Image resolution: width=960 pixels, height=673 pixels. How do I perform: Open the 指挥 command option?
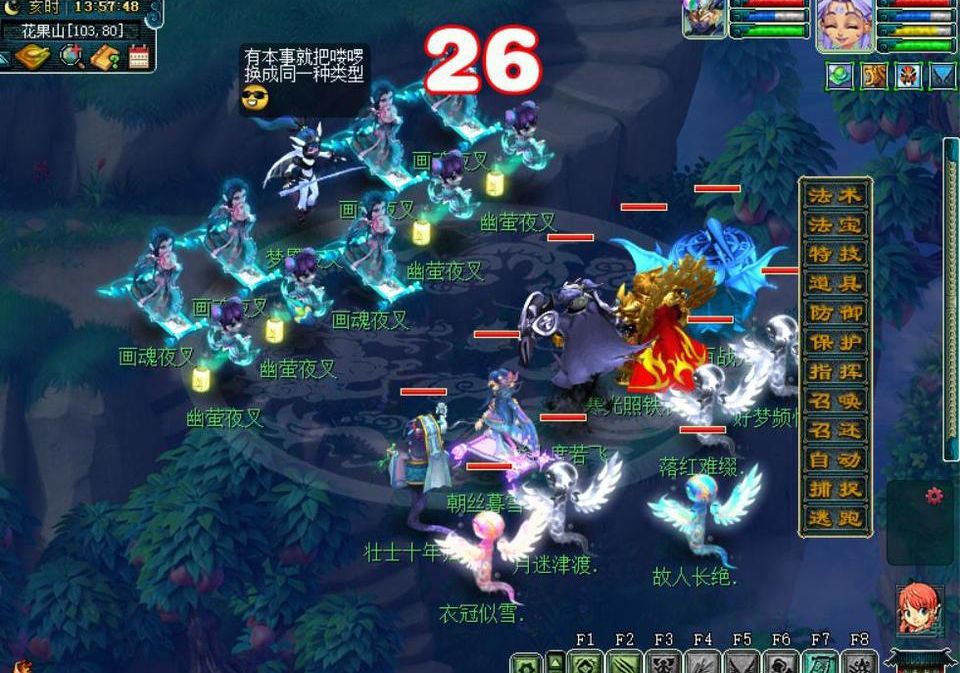click(x=835, y=371)
